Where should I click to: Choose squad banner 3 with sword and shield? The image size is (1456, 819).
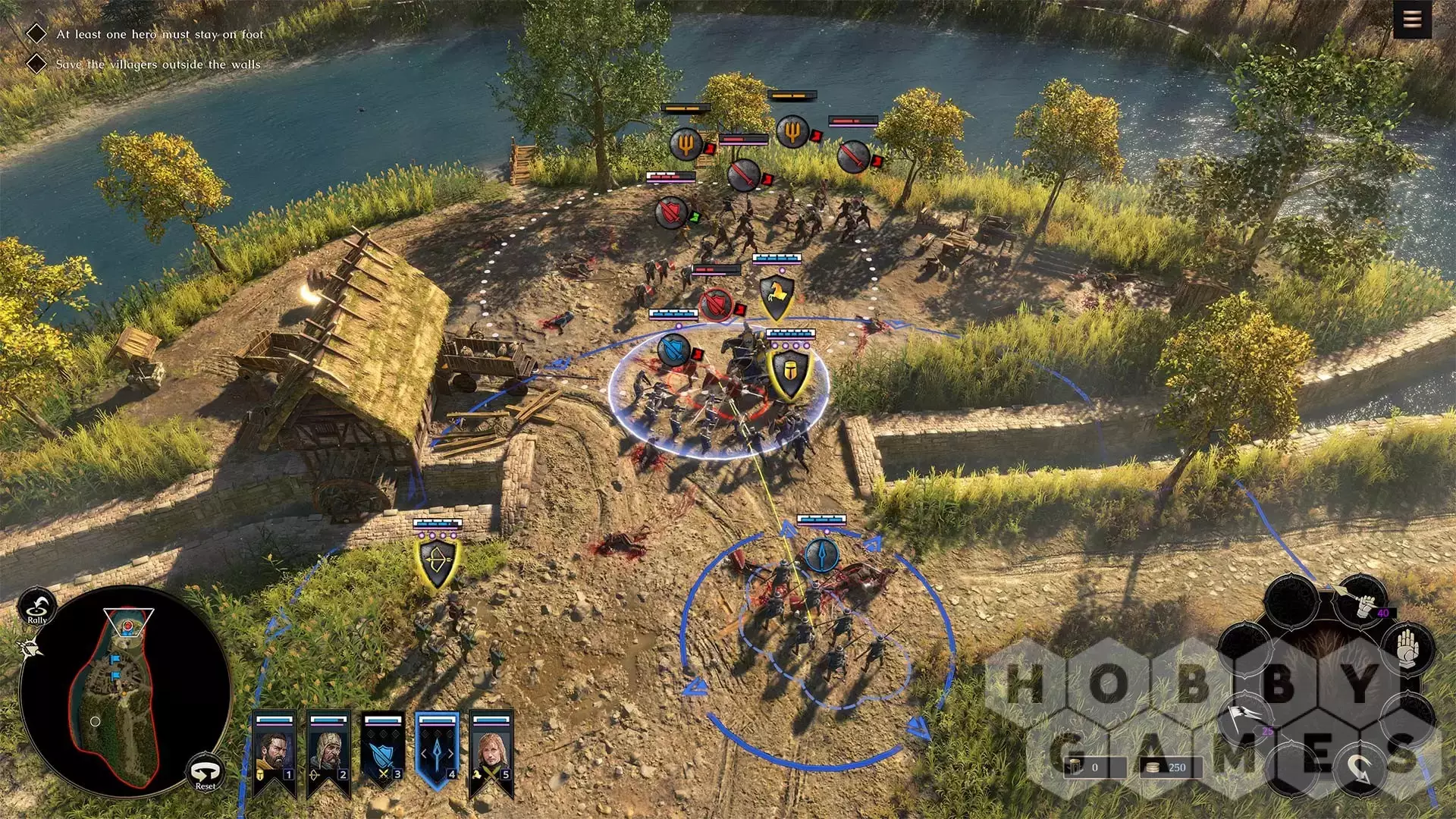[383, 752]
